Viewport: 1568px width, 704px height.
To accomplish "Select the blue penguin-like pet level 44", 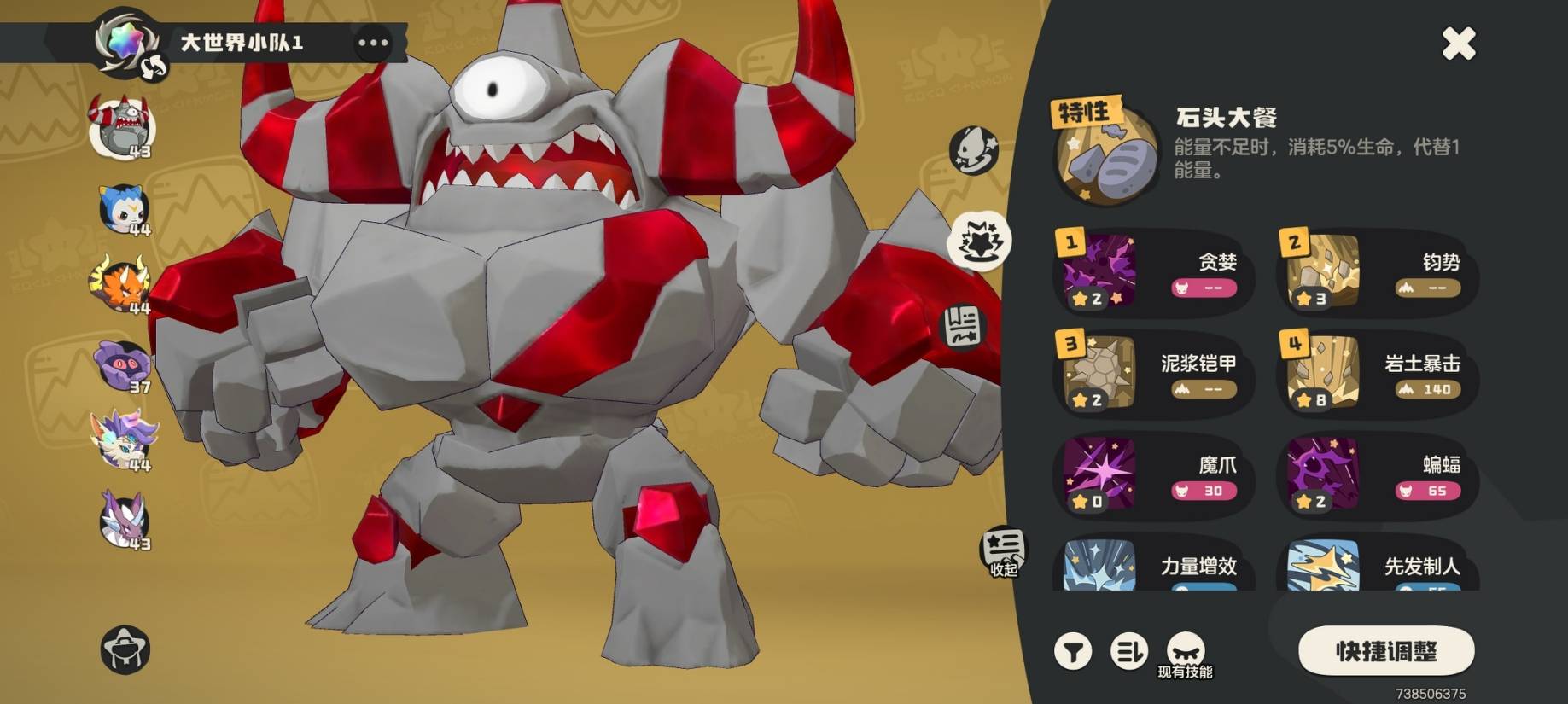I will coord(125,209).
